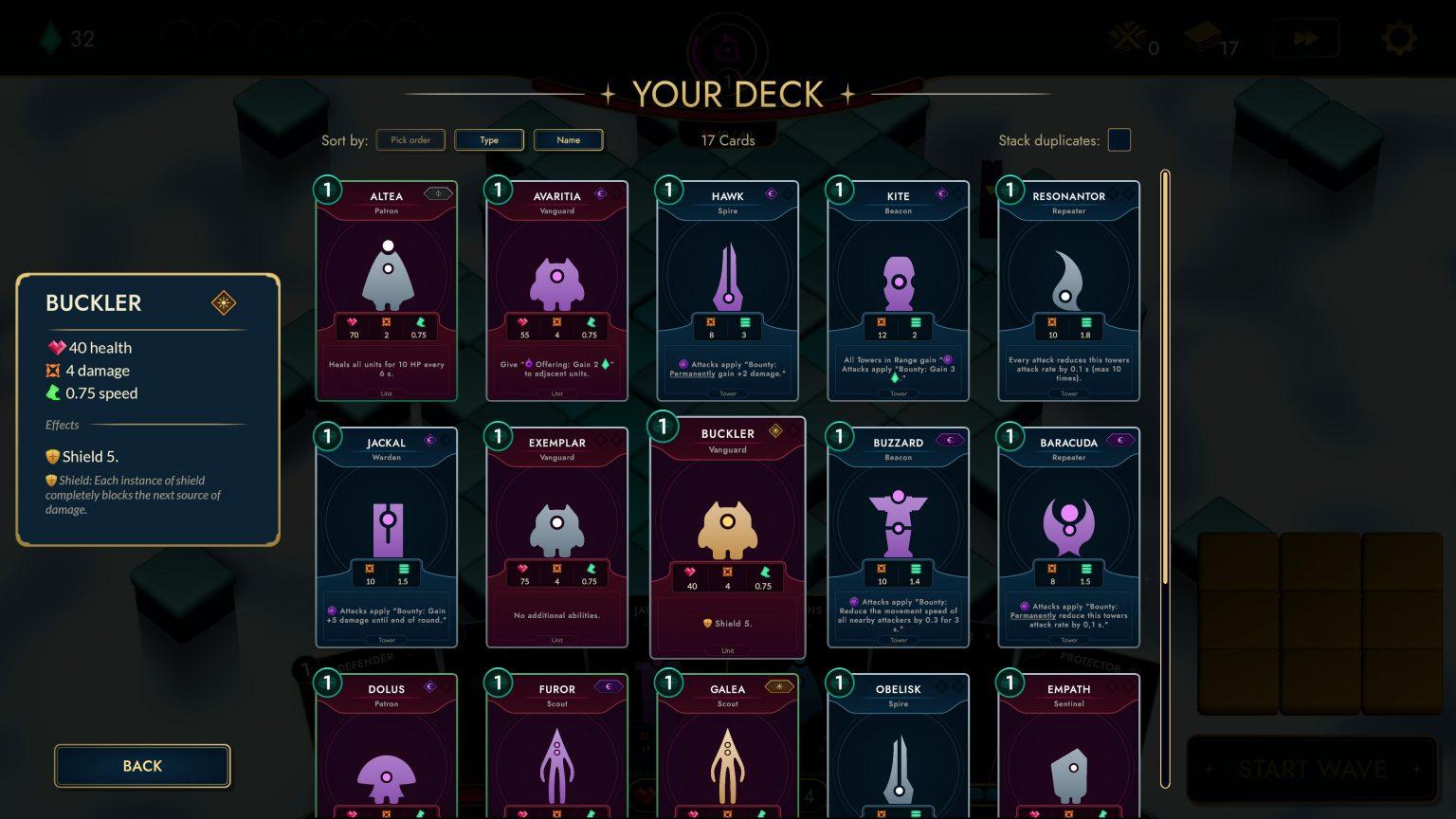Click the Your Deck title banner
The width and height of the screenshot is (1456, 819).
click(728, 94)
